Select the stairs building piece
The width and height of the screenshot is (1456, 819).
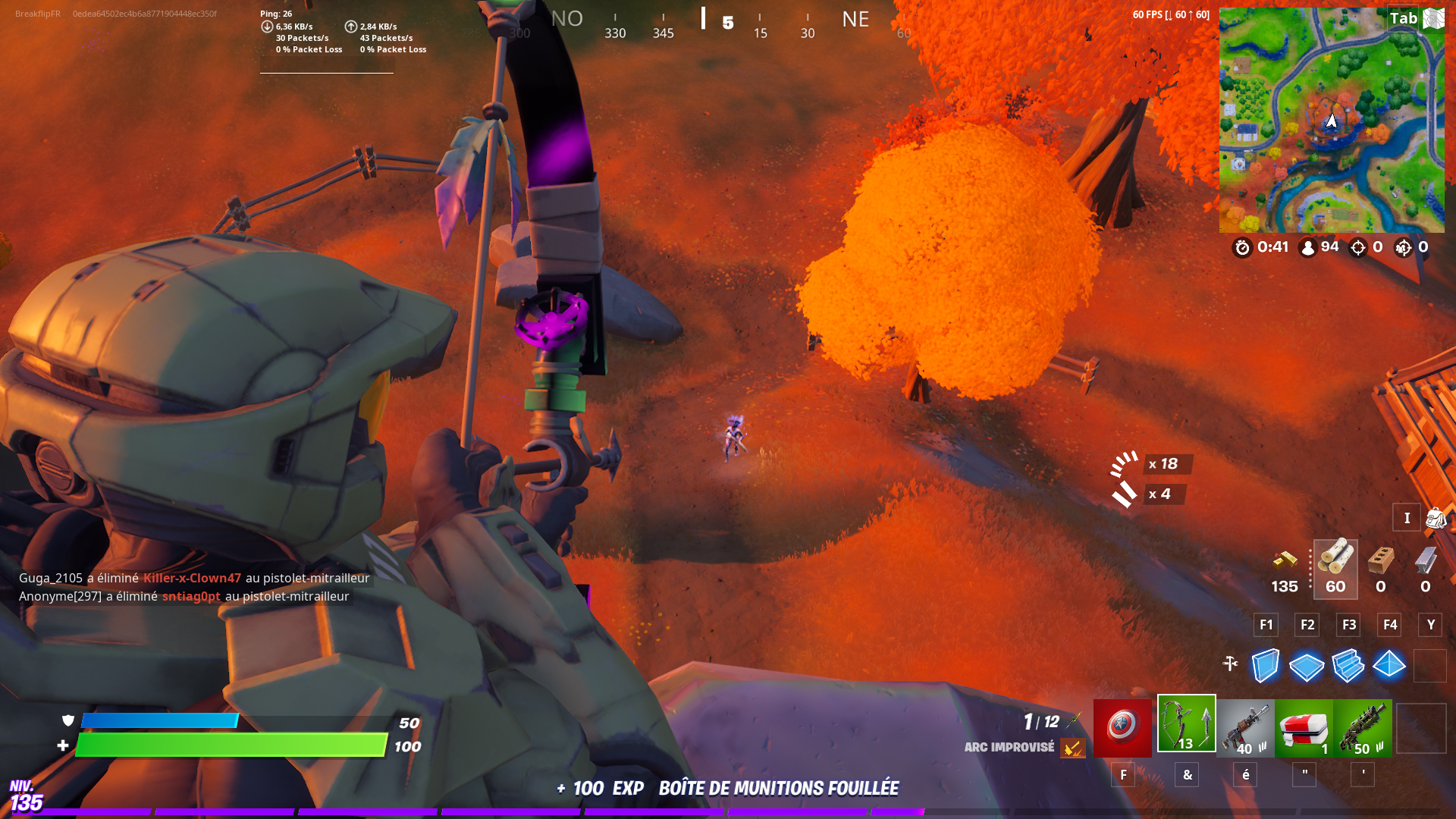coord(1348,666)
